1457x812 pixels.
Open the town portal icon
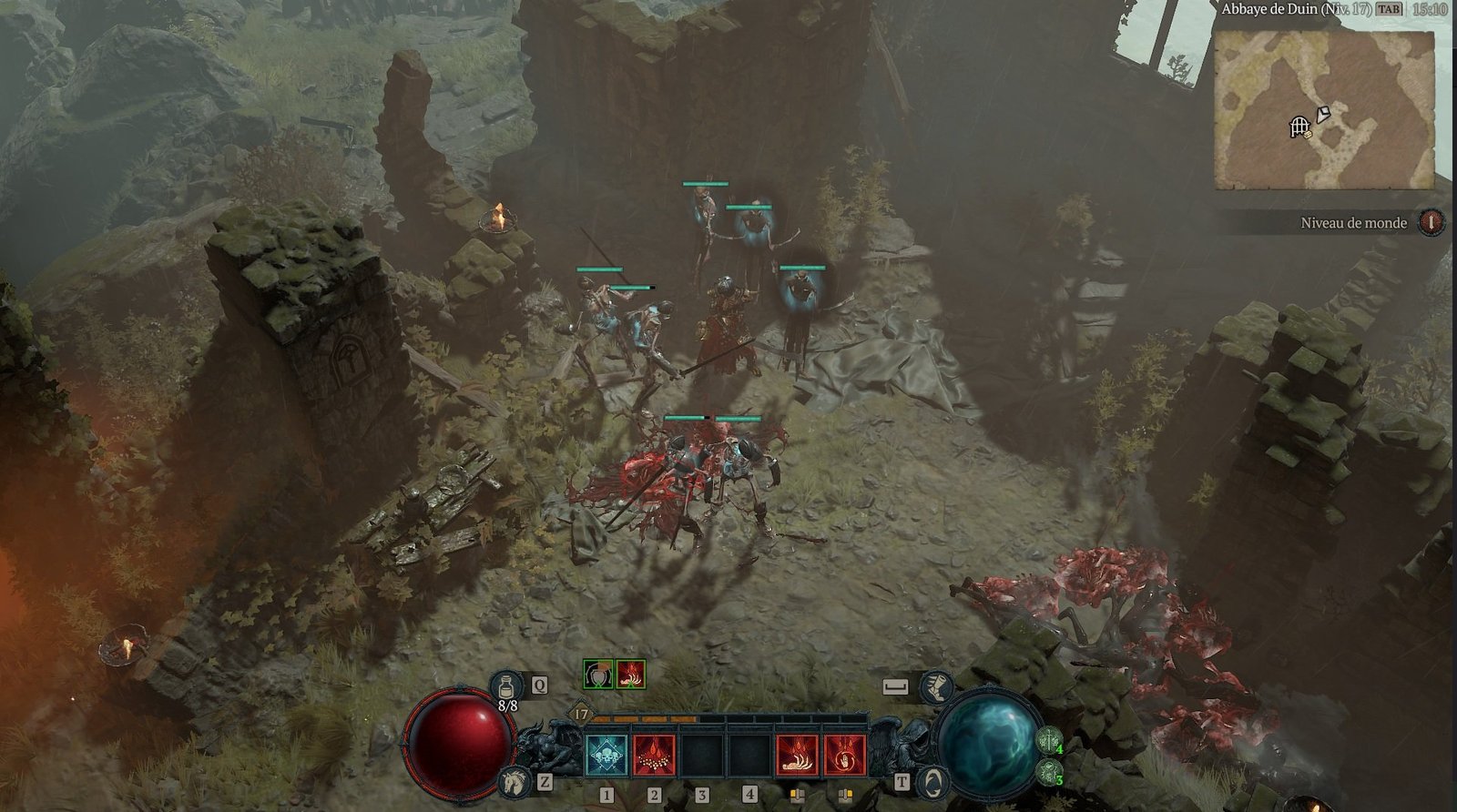point(934,781)
